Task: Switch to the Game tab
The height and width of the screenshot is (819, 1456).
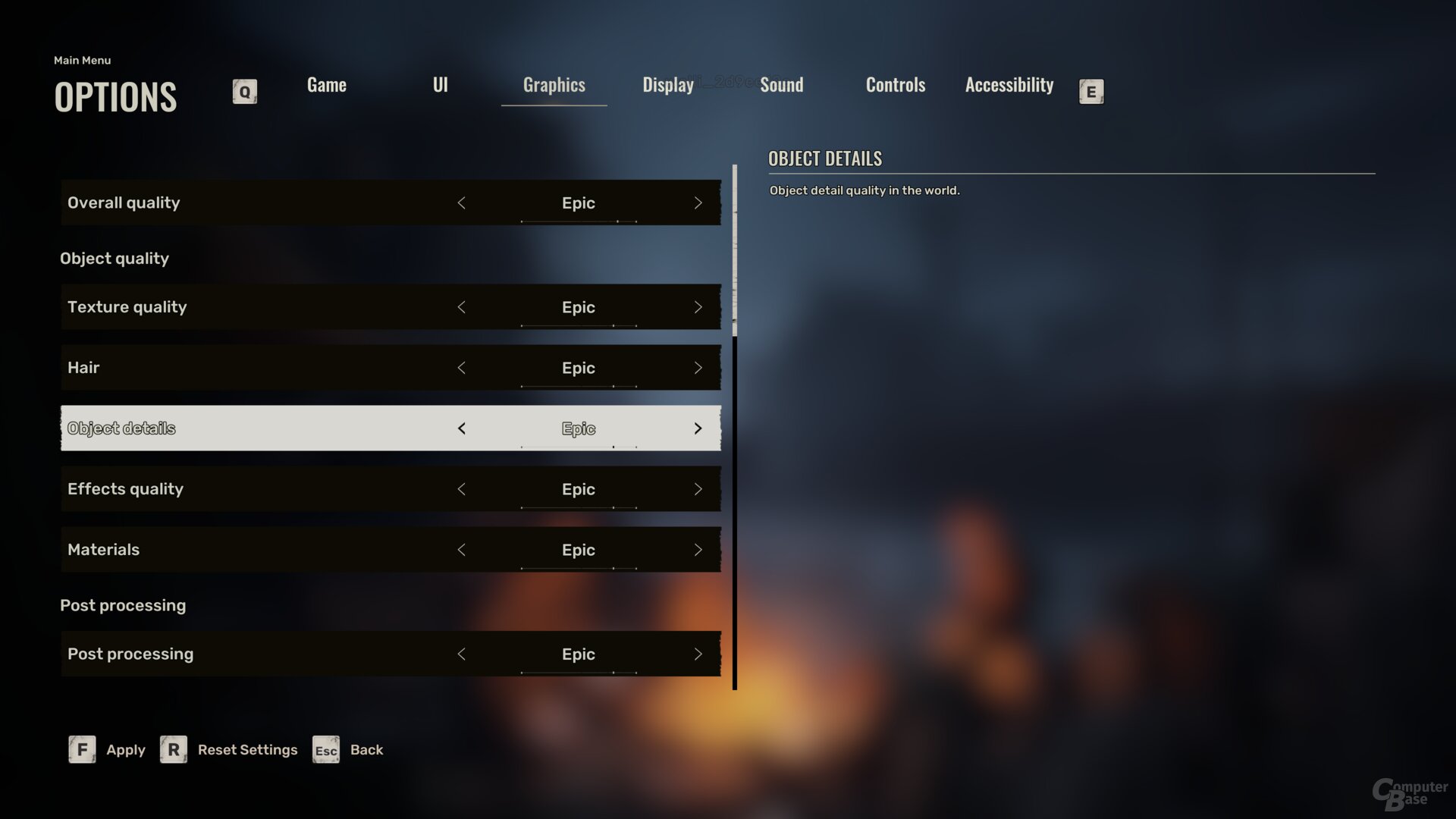Action: pos(327,85)
